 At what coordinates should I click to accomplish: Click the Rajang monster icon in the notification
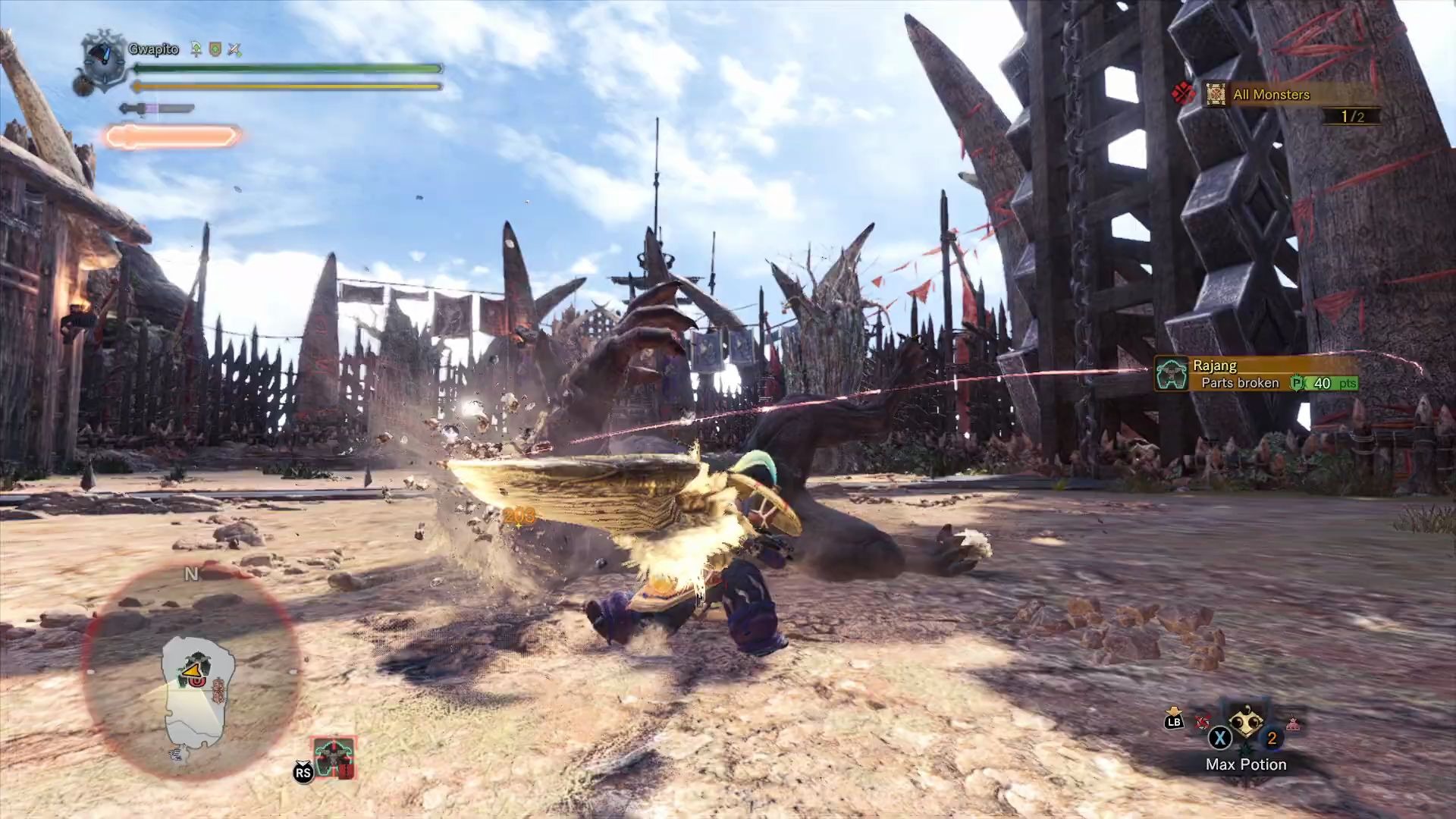1172,375
